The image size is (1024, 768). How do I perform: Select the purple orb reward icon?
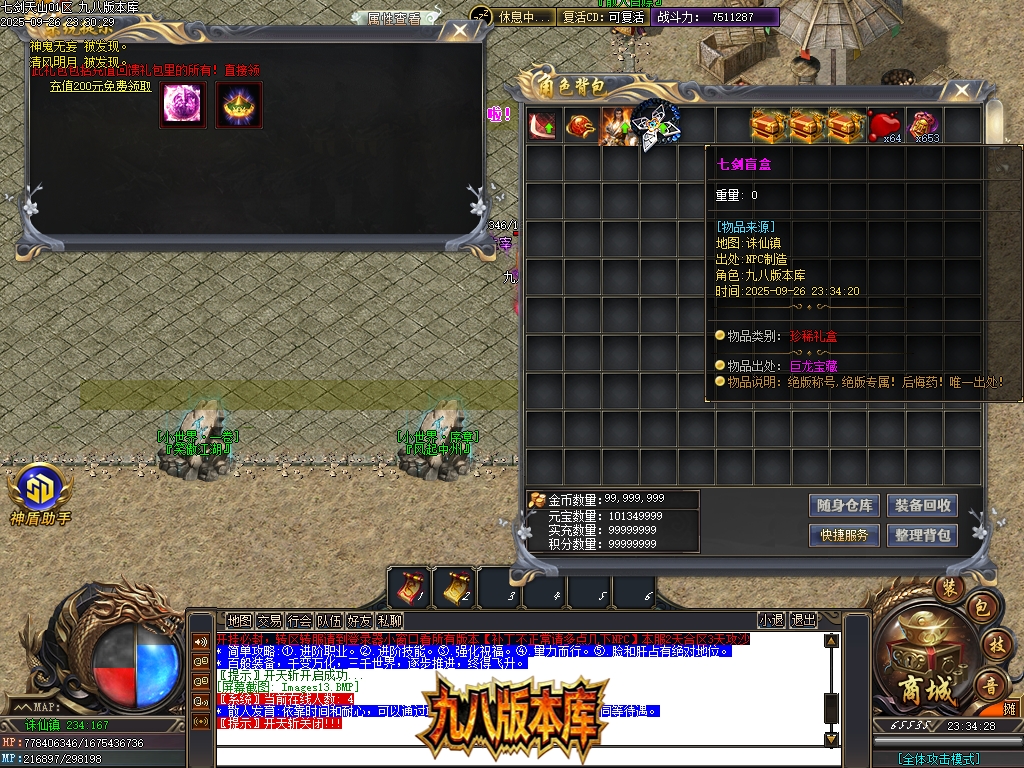[183, 104]
